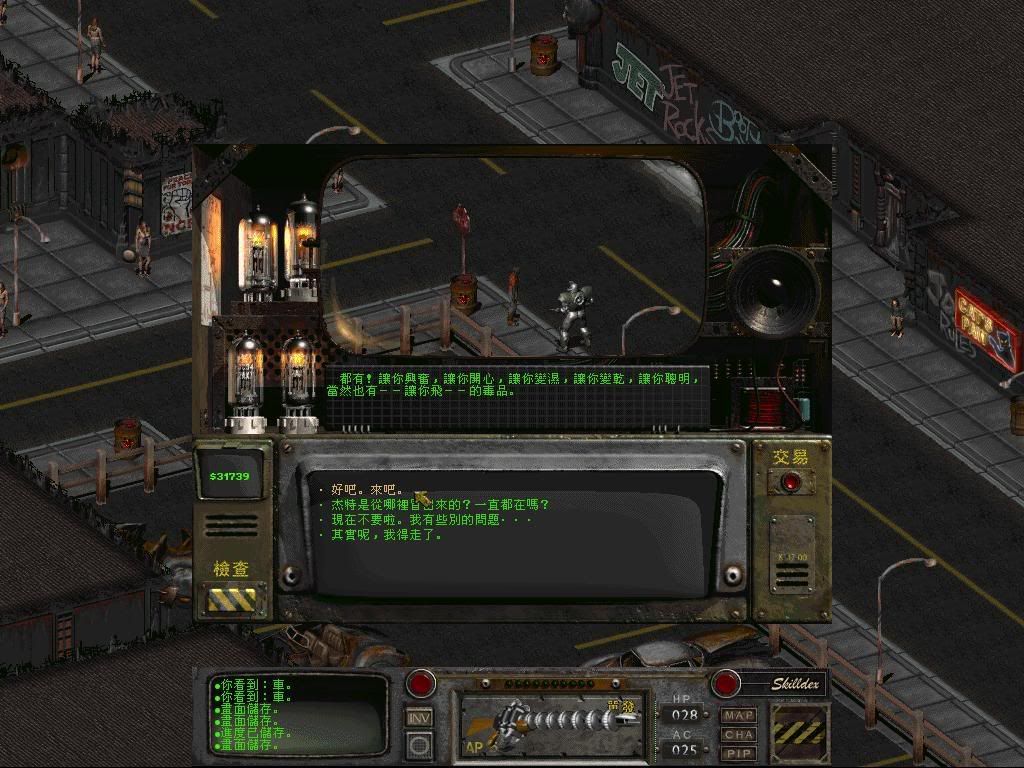
Task: Click the round options button below INV
Action: click(x=420, y=745)
